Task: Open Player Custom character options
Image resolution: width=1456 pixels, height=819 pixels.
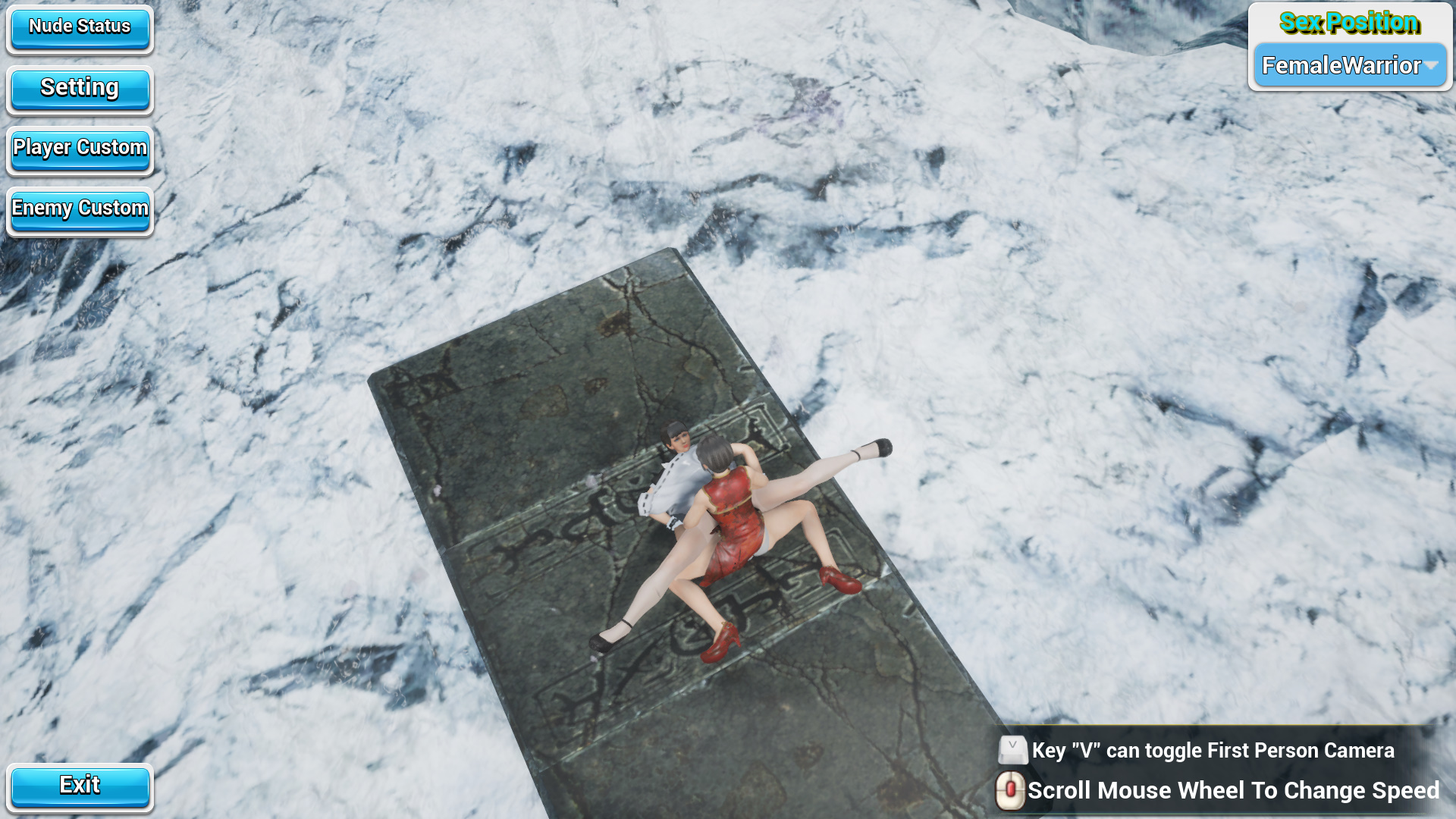Action: (x=79, y=148)
